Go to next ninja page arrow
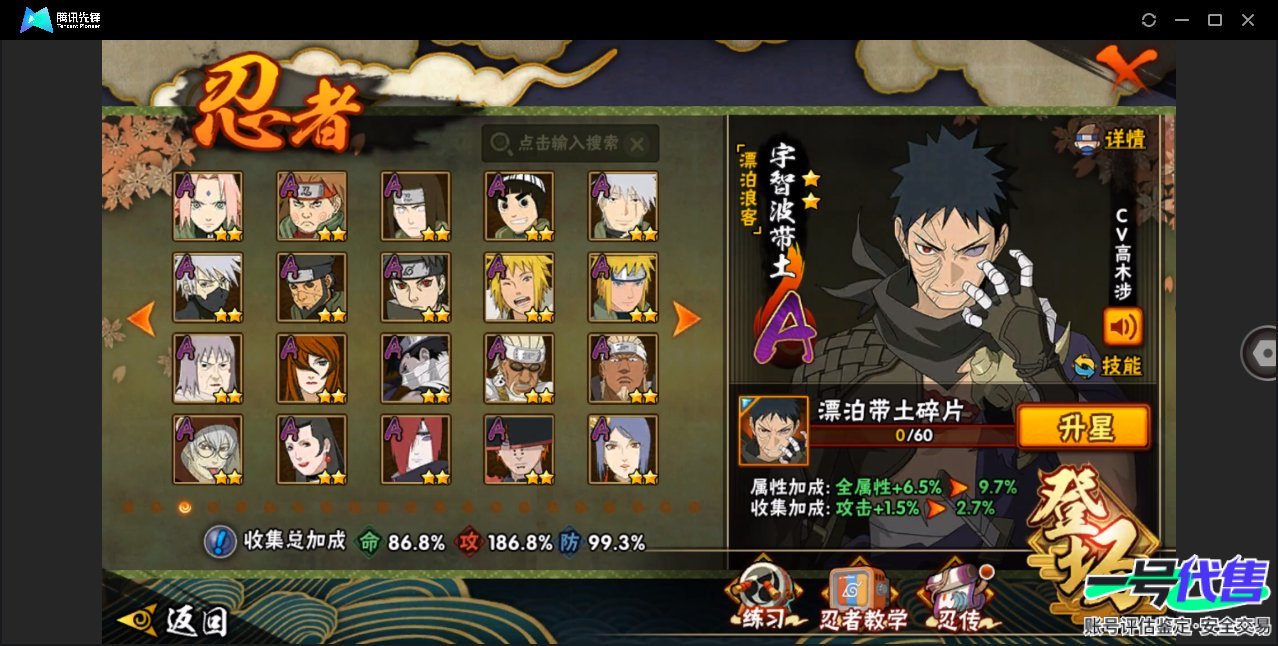Image resolution: width=1278 pixels, height=646 pixels. [686, 318]
